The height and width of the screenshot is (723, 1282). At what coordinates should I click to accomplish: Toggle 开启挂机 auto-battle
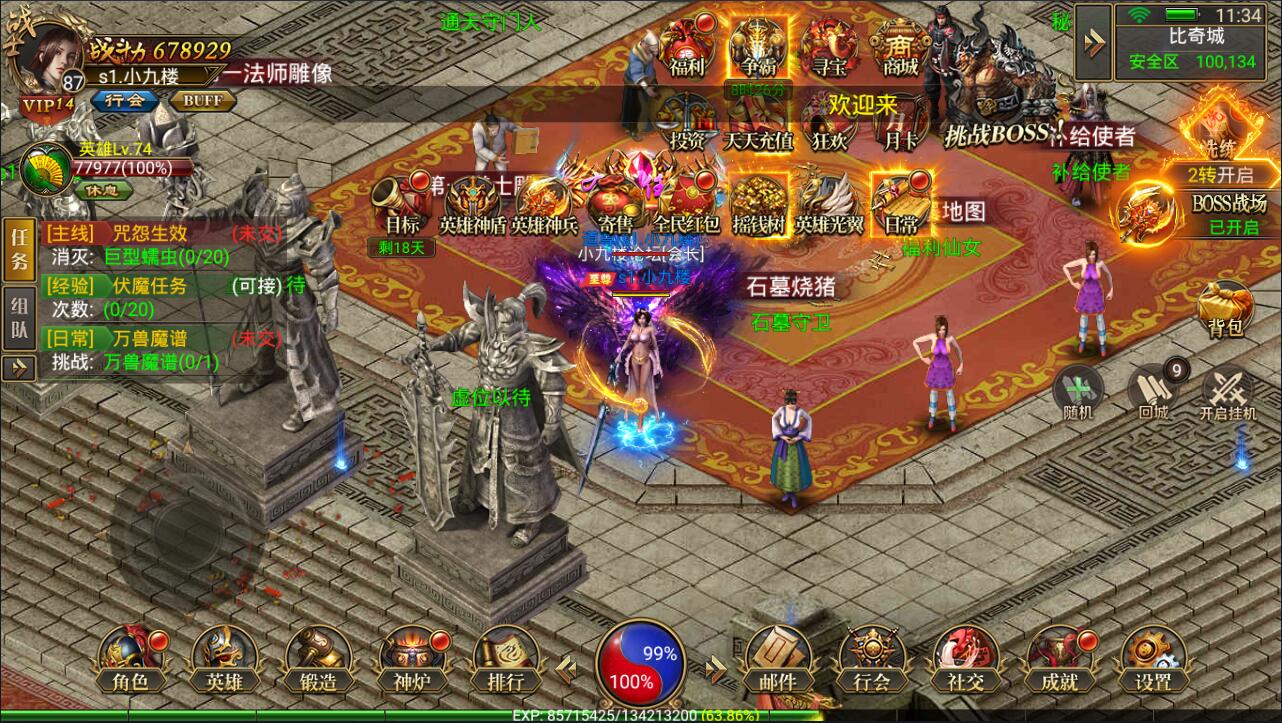[x=1226, y=391]
